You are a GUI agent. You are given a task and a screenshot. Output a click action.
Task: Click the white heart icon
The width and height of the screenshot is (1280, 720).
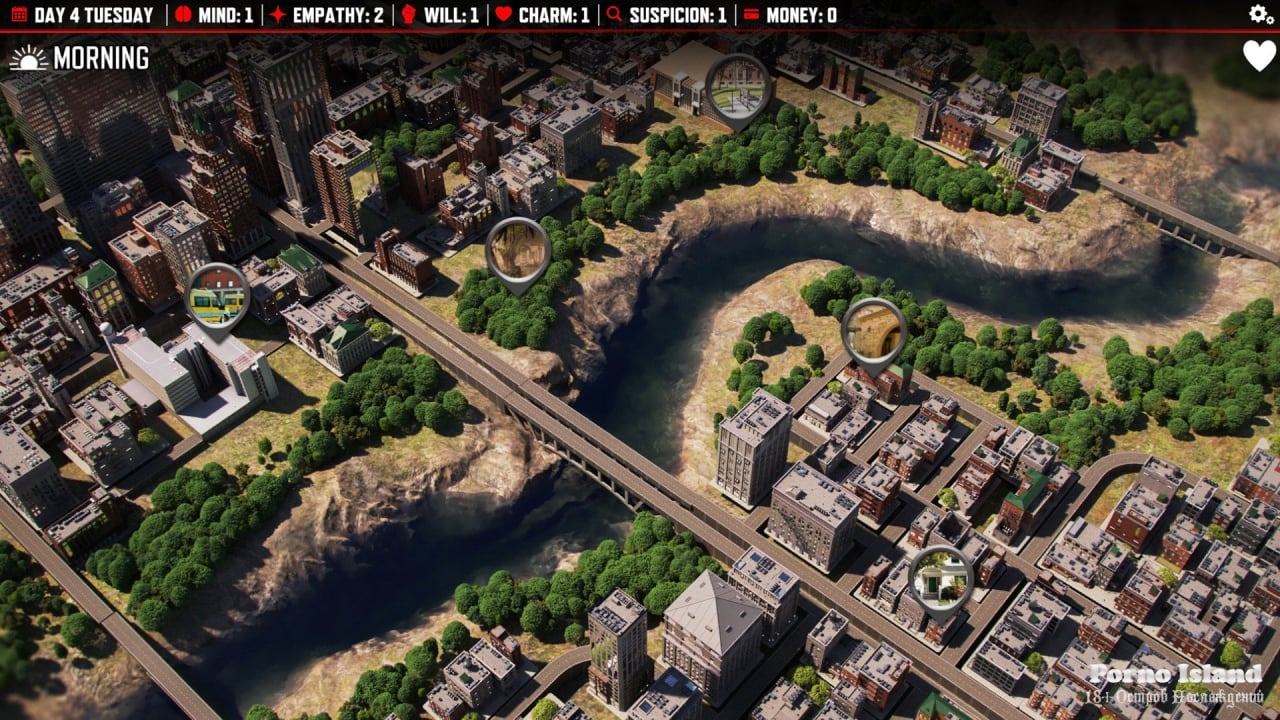pyautogui.click(x=1259, y=56)
